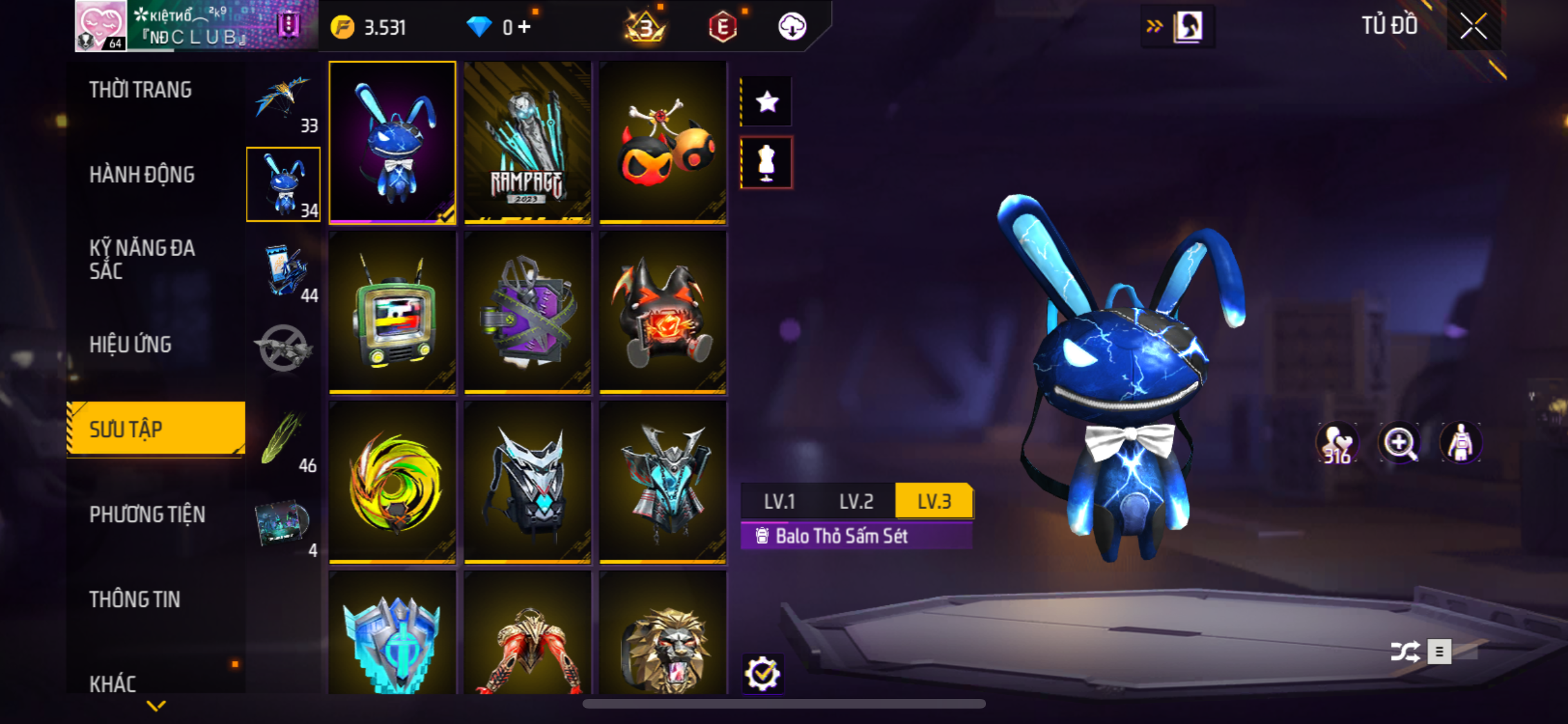Open Kỹ Năng Đa Sắc section
This screenshot has height=724, width=1568.
point(142,259)
